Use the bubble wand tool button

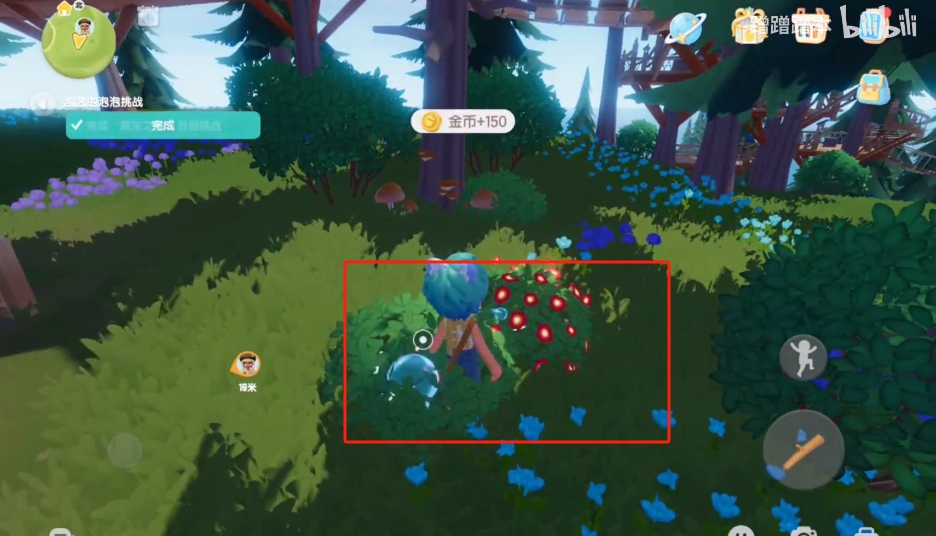click(x=803, y=449)
